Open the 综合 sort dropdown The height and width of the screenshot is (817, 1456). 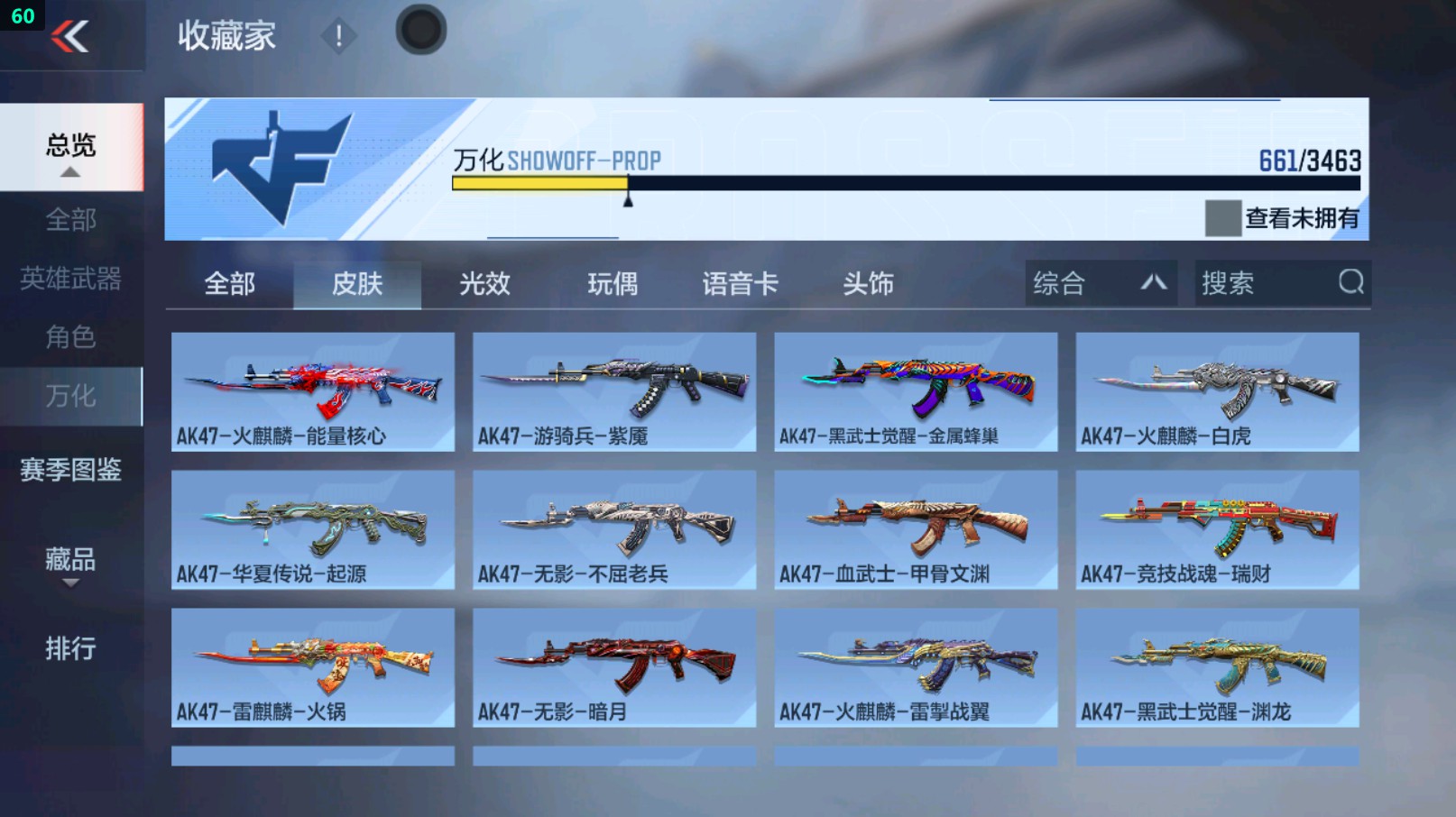[1099, 282]
